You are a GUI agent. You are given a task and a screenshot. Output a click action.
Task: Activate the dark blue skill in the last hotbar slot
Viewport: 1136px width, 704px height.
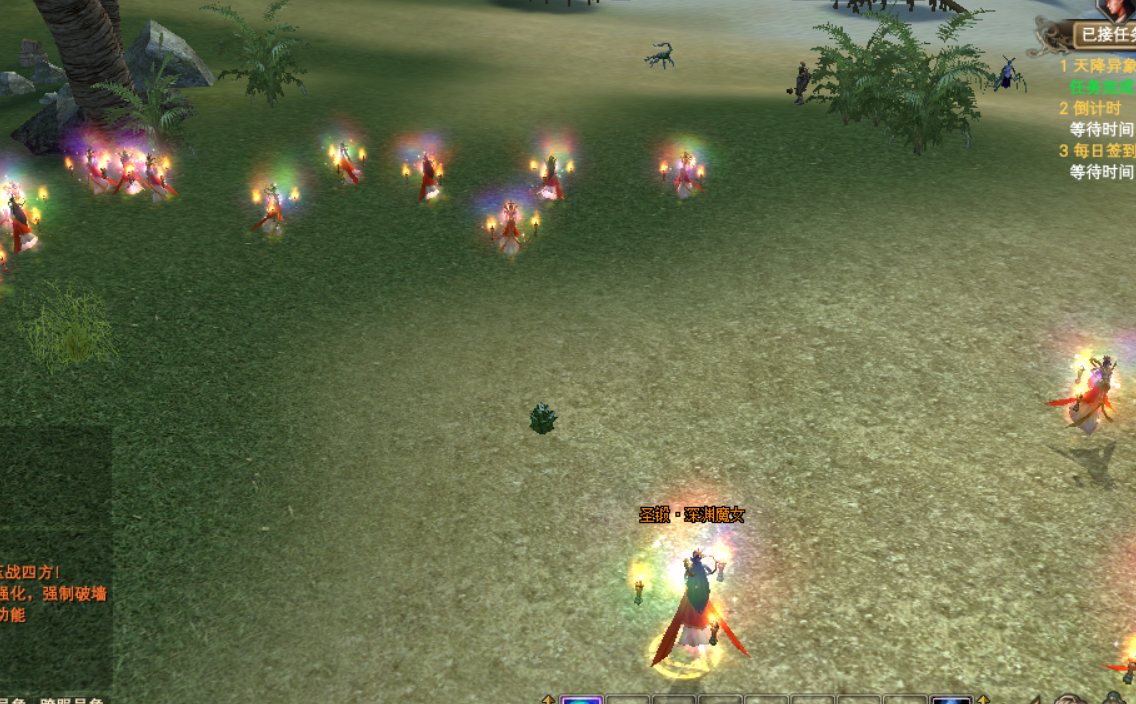(x=951, y=699)
